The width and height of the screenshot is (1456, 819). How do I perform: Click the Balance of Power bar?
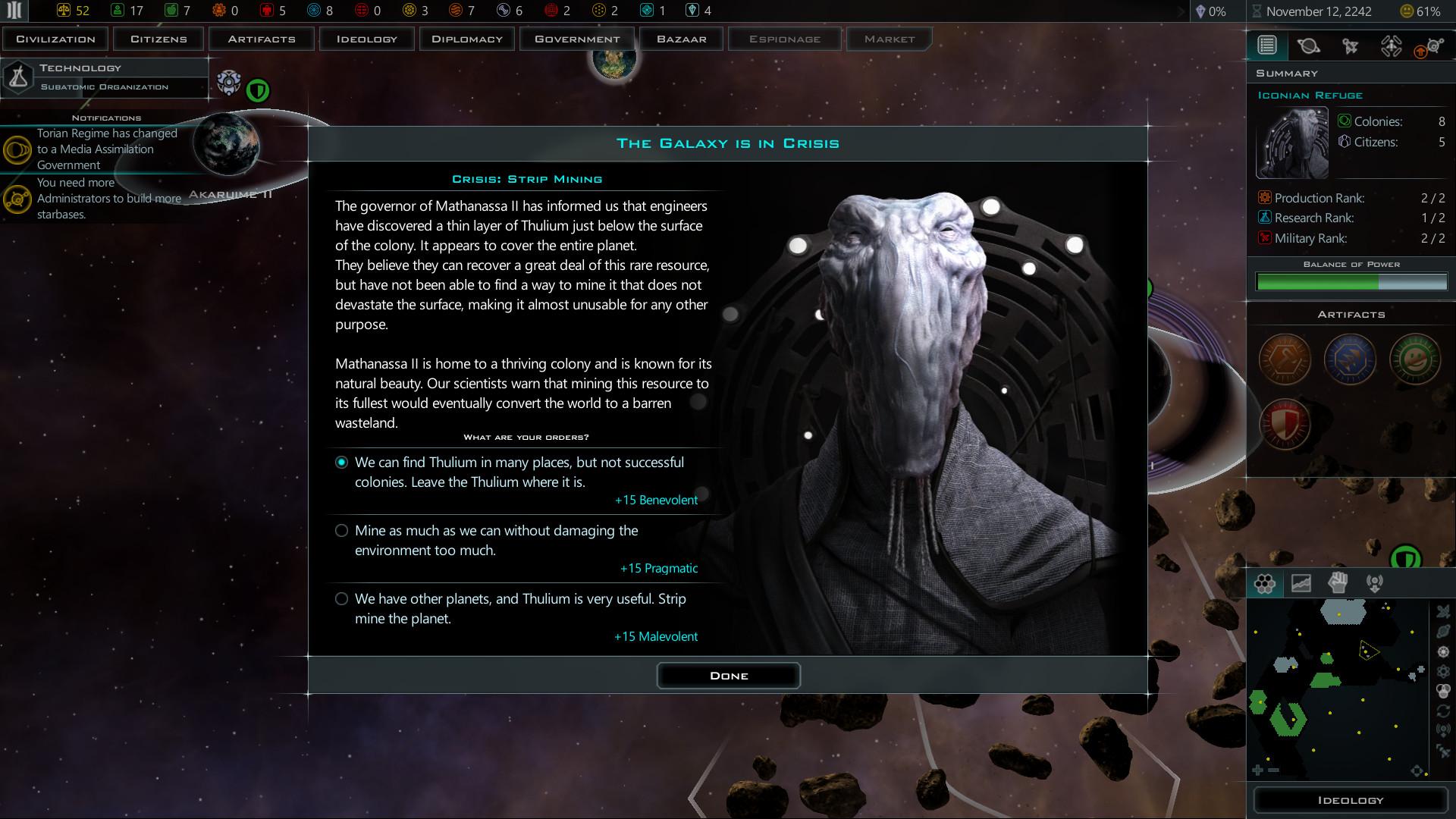coord(1351,281)
